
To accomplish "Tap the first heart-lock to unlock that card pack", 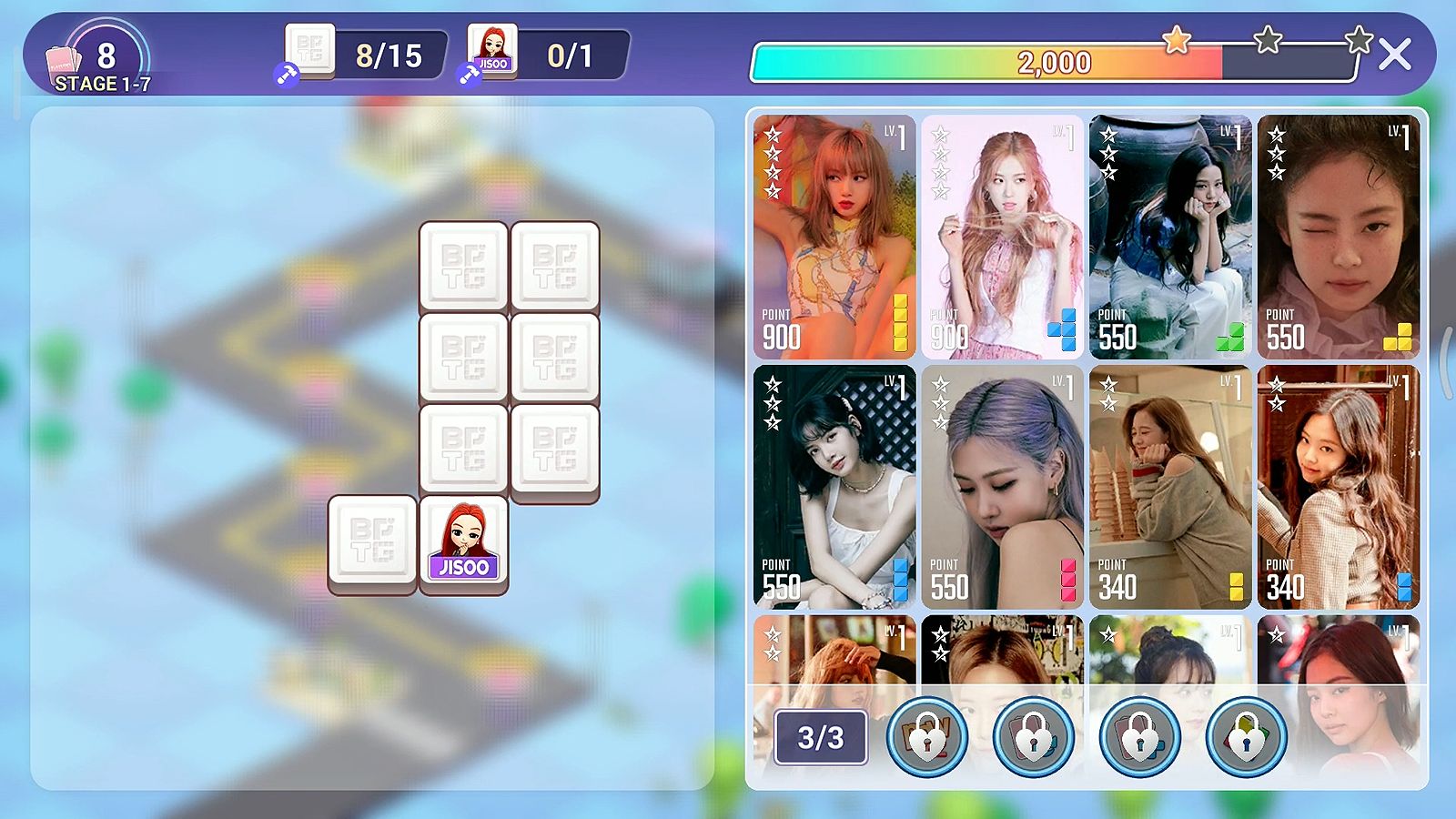I will (926, 739).
